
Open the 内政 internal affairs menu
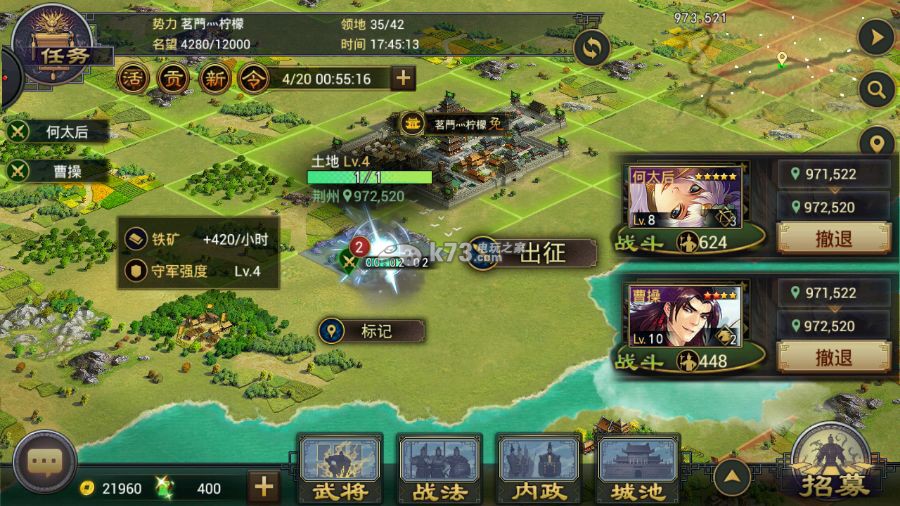pos(539,470)
